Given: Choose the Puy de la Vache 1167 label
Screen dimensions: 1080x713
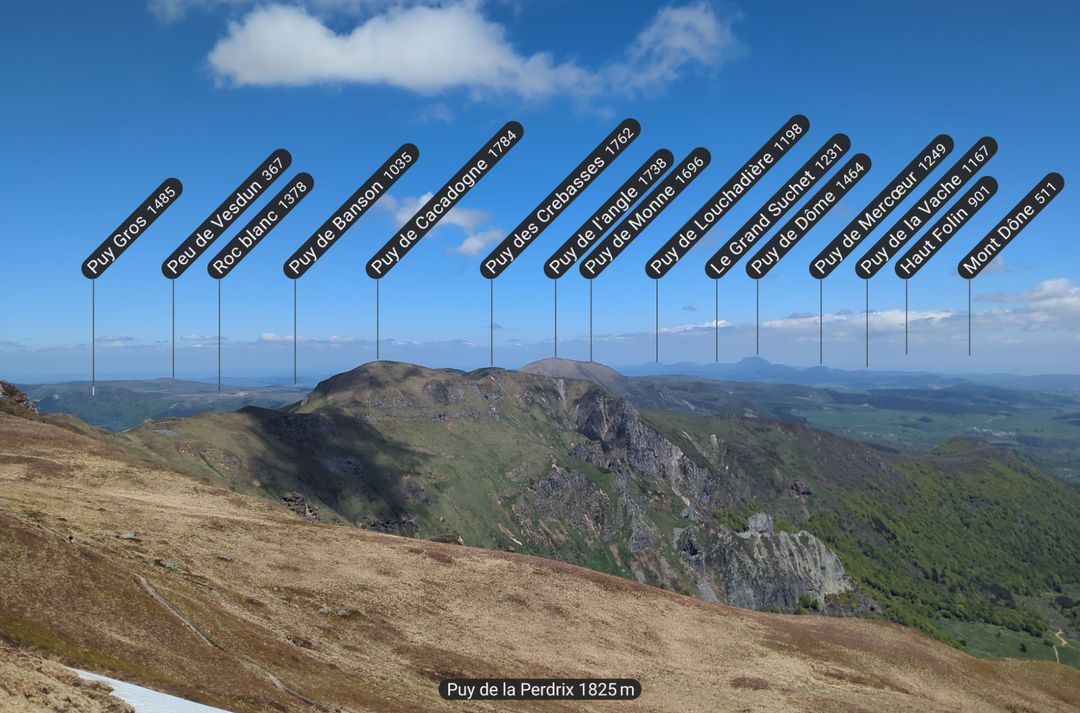Looking at the screenshot, I should click(x=927, y=207).
